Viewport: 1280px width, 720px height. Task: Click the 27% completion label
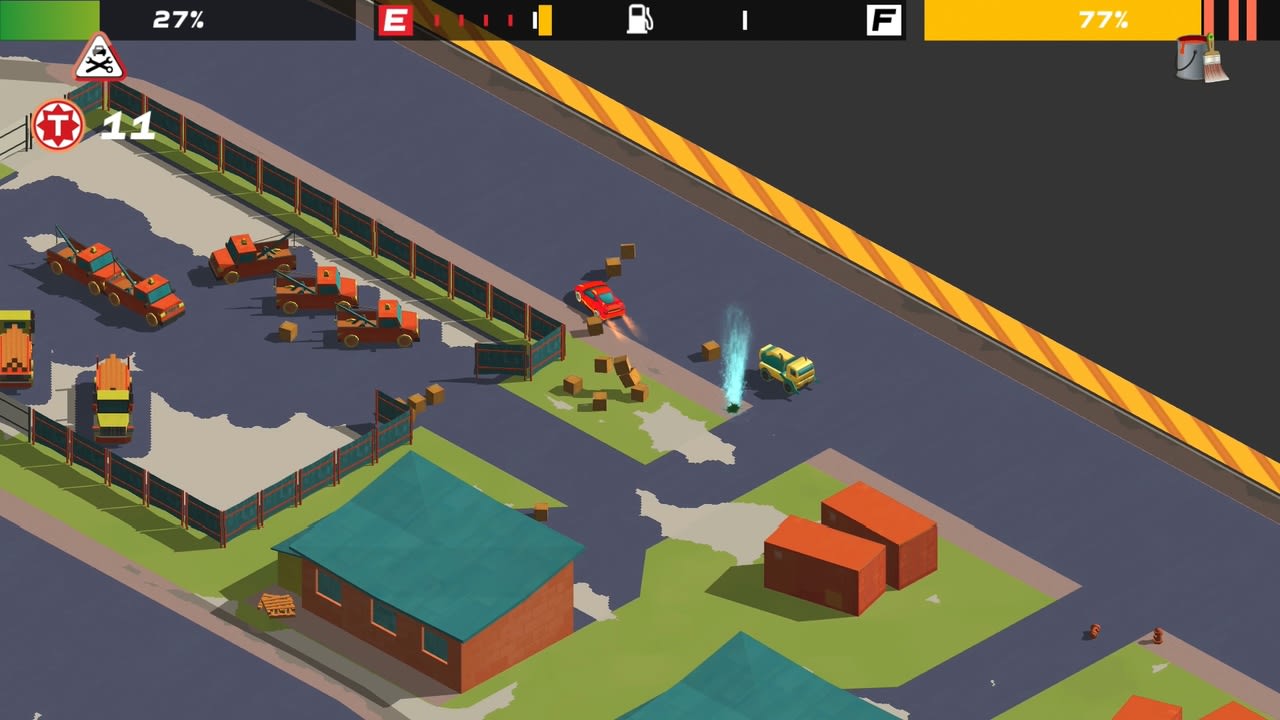pos(176,19)
